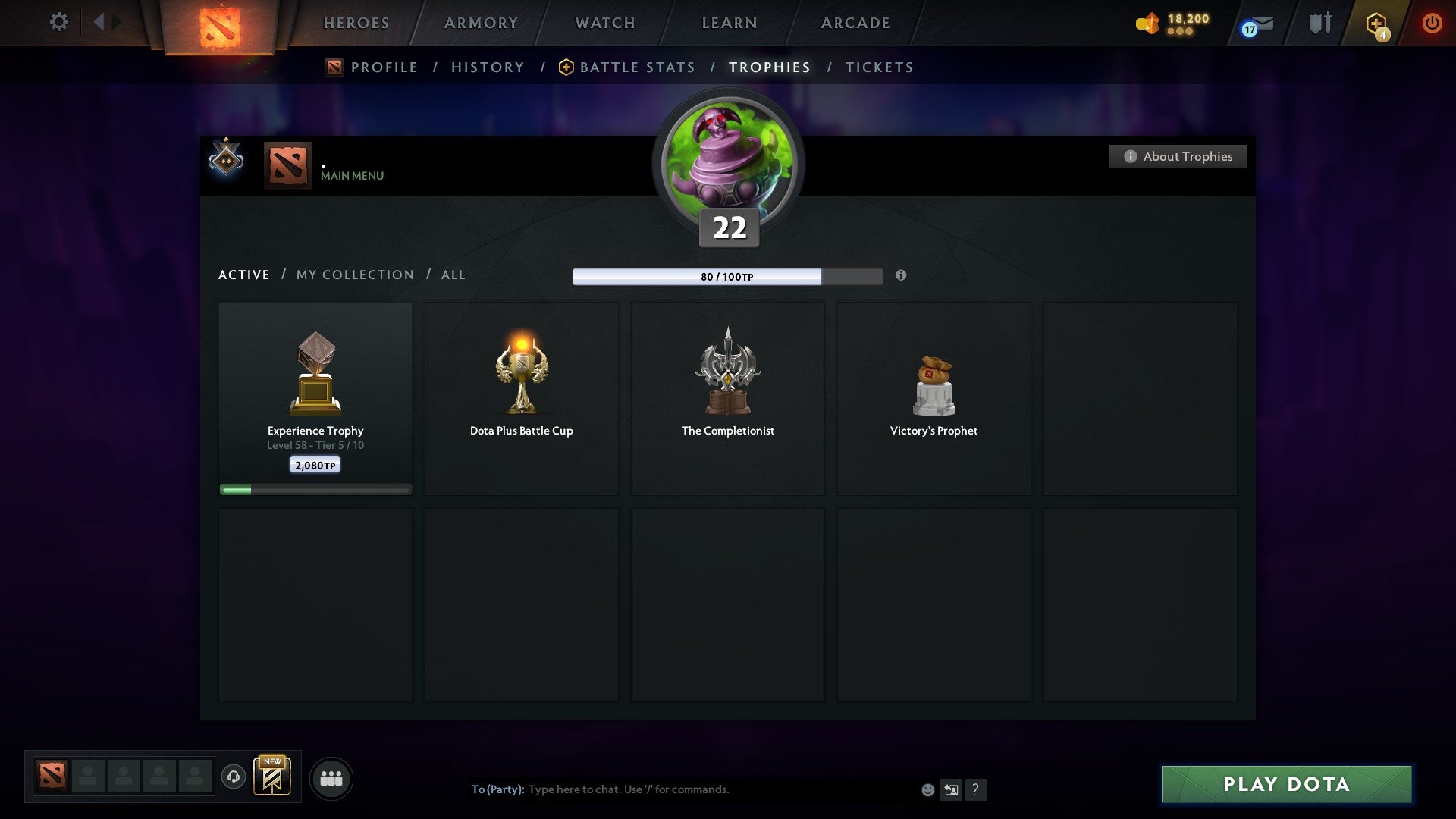Toggle the voice chat headset icon
The height and width of the screenshot is (819, 1456).
pyautogui.click(x=233, y=777)
